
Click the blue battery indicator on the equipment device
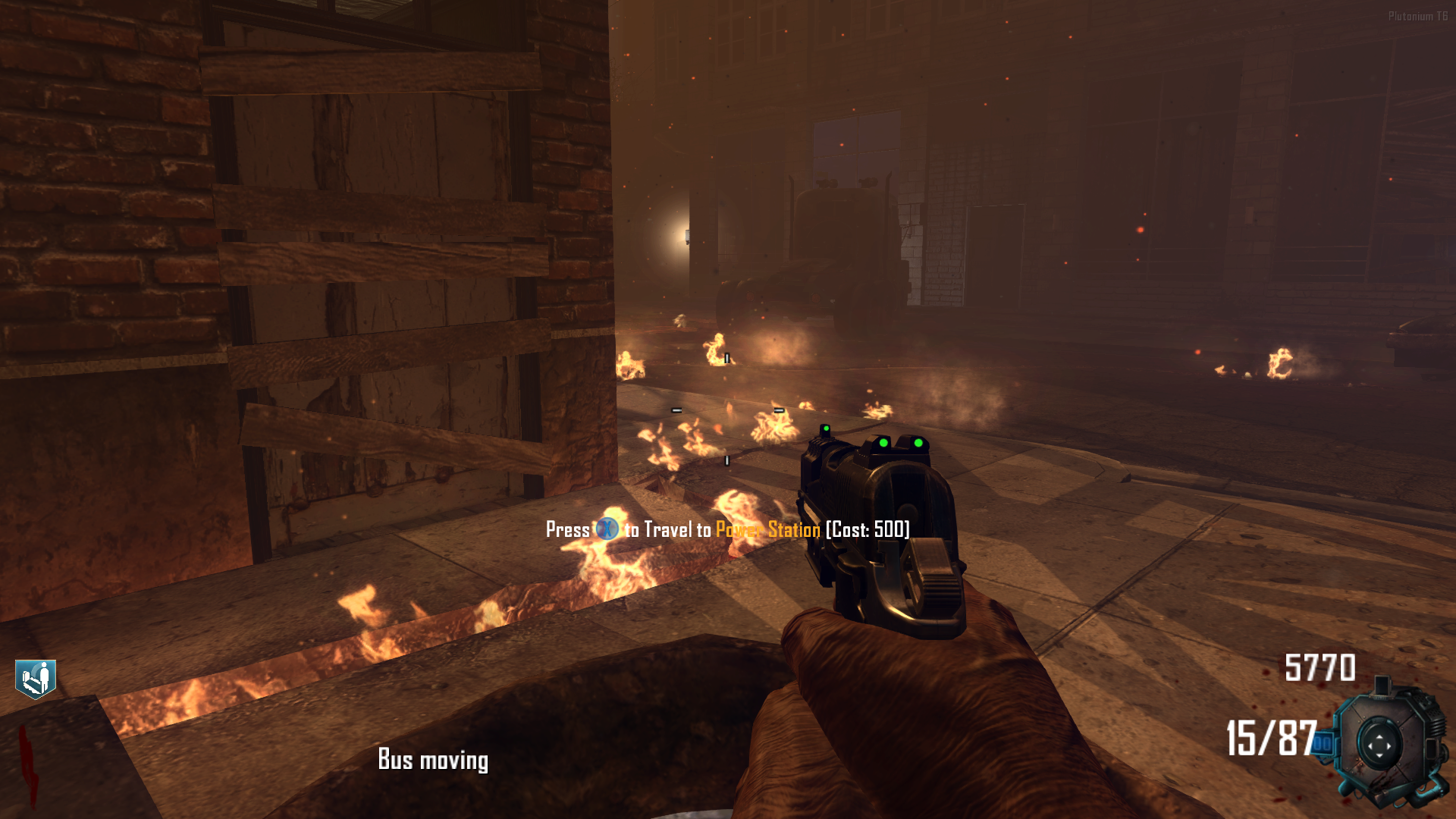[x=1324, y=742]
